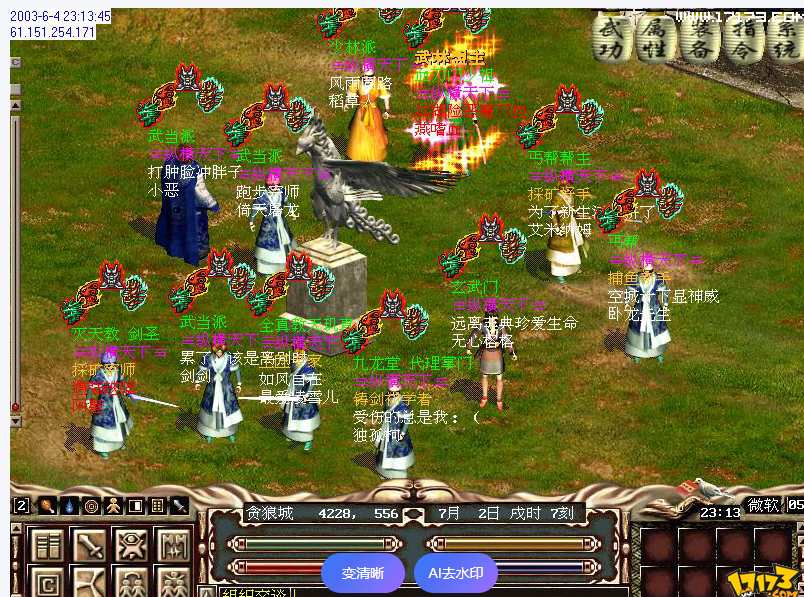The height and width of the screenshot is (597, 804).
Task: Click the castle gate action button
Action: (173, 546)
